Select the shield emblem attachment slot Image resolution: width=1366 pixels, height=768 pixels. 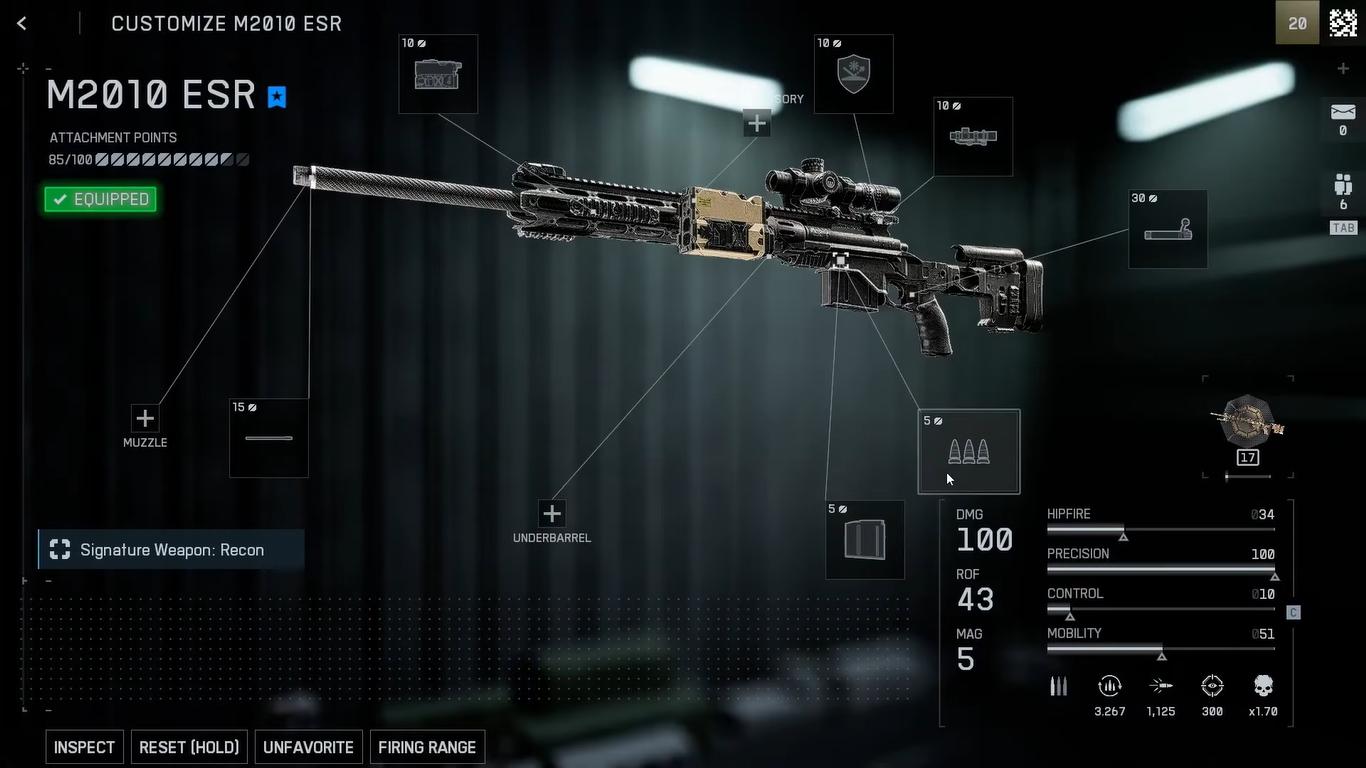[x=853, y=74]
